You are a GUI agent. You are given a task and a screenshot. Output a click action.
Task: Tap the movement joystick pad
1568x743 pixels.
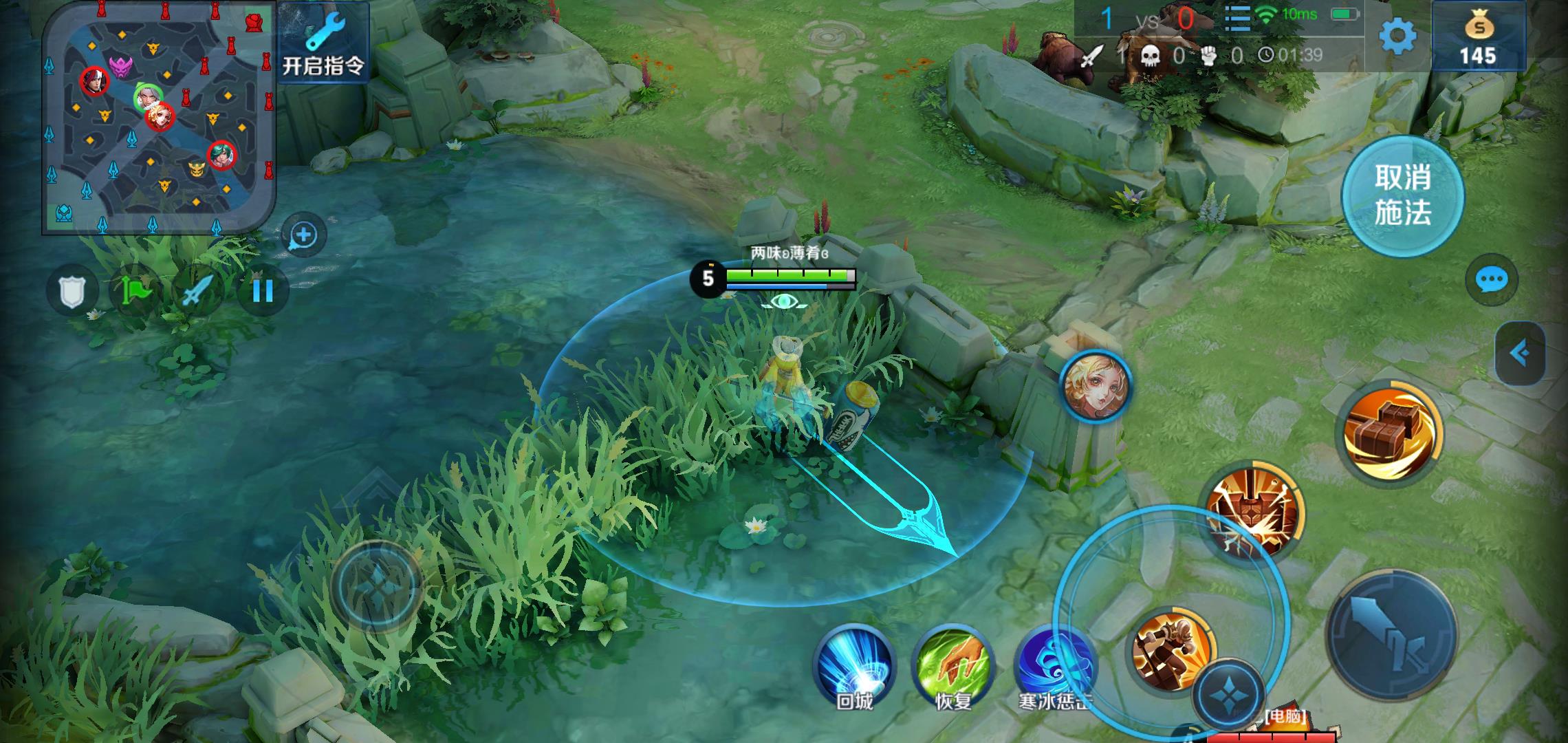[x=376, y=585]
